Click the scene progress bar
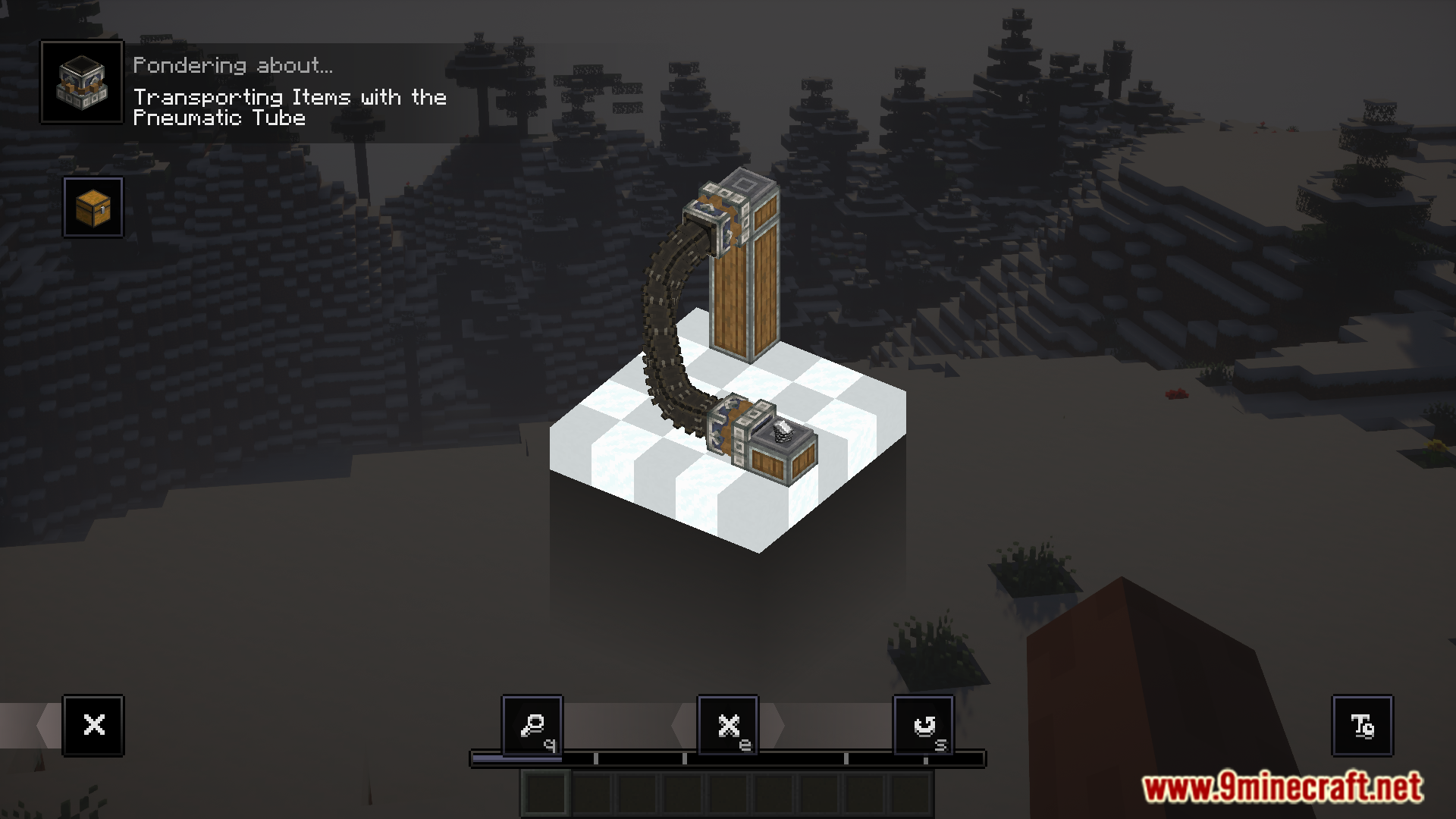This screenshot has height=819, width=1456. click(728, 758)
